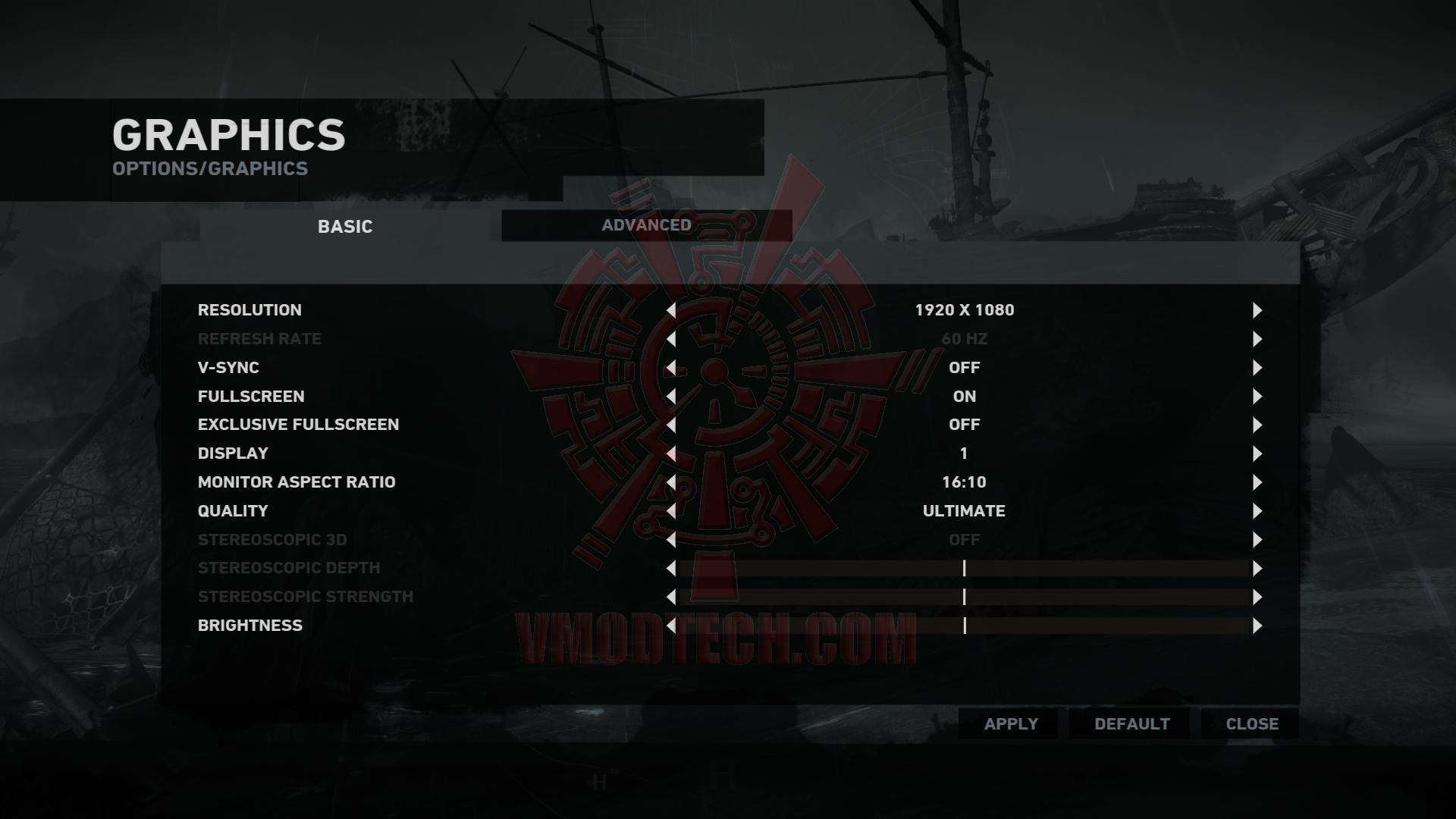The width and height of the screenshot is (1456, 819).
Task: Lower Quality preset using left arrow
Action: pos(671,511)
